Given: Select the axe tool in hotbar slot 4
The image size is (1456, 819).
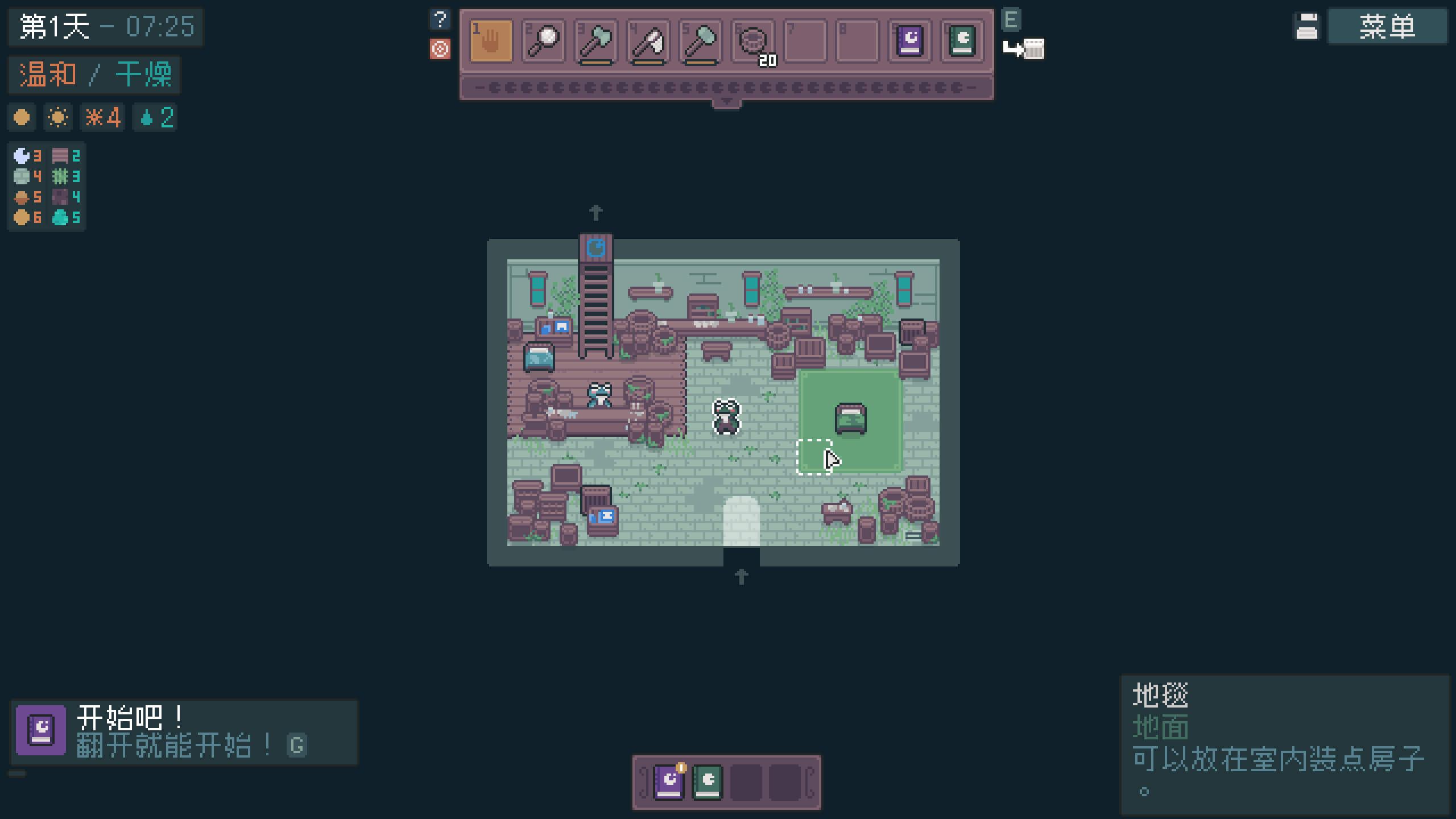Looking at the screenshot, I should coord(648,40).
